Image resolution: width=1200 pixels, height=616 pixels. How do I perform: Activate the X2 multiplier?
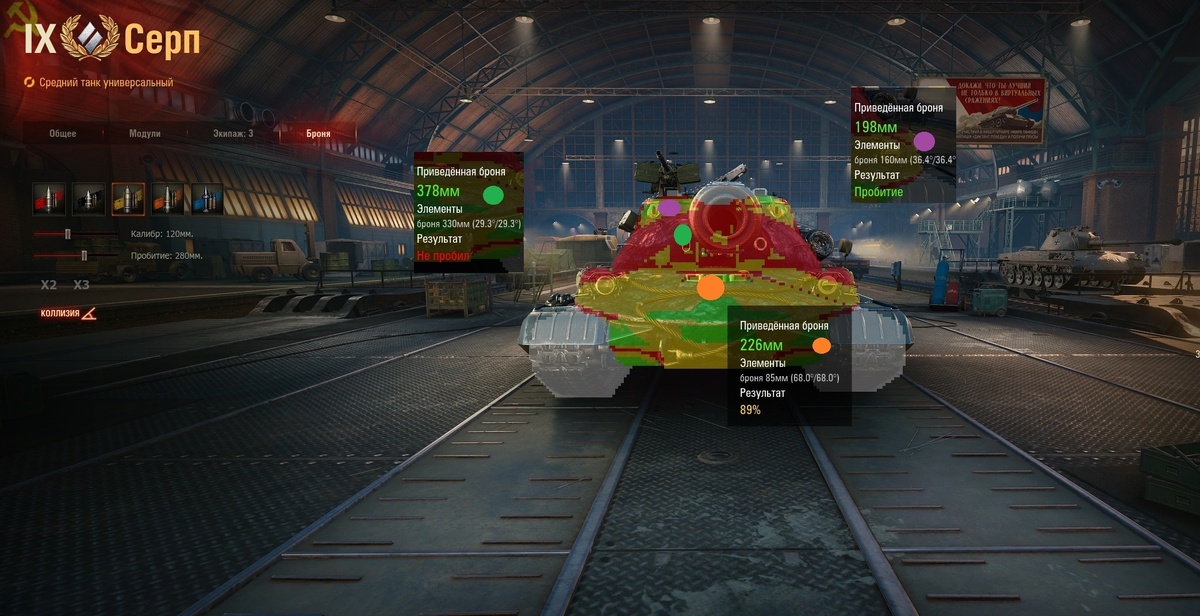tap(49, 285)
